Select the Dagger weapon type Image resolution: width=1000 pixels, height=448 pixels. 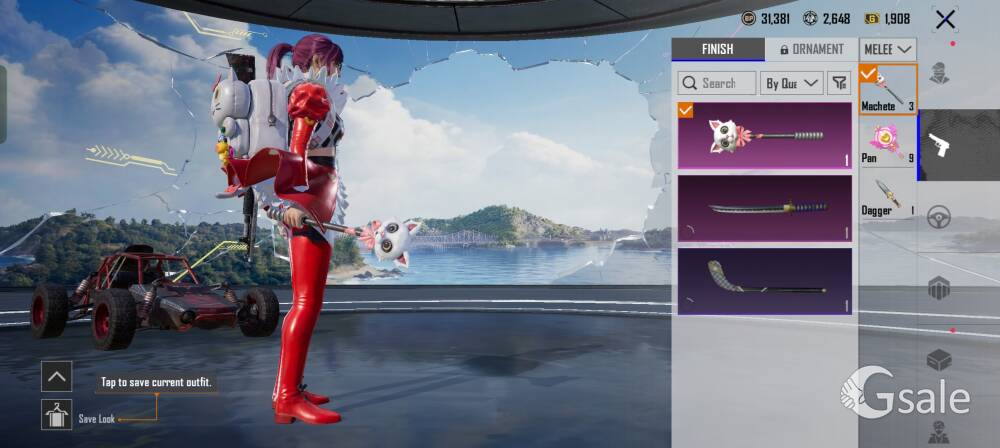[x=888, y=195]
